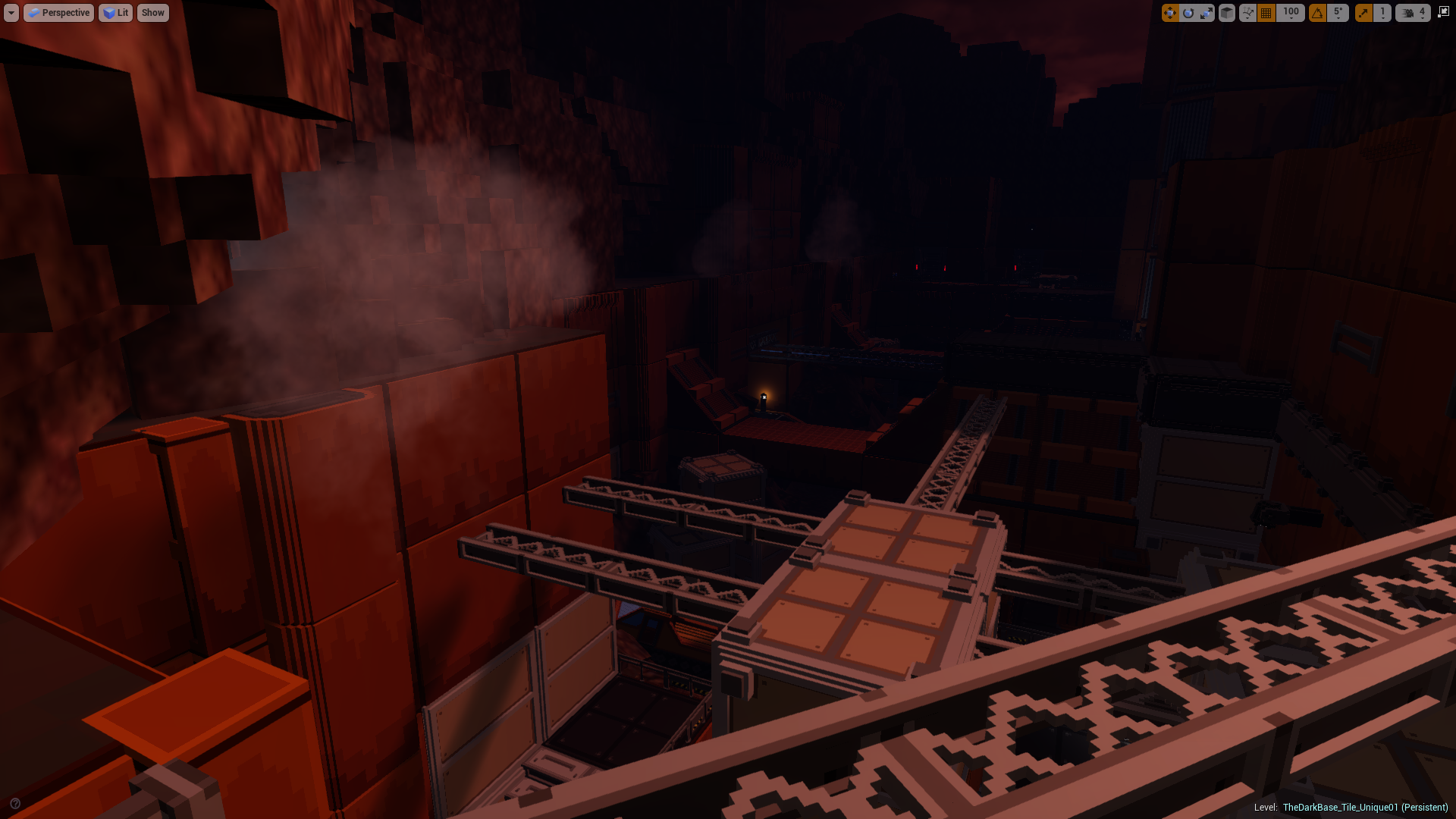Click the maximize viewport icon

click(x=1445, y=12)
